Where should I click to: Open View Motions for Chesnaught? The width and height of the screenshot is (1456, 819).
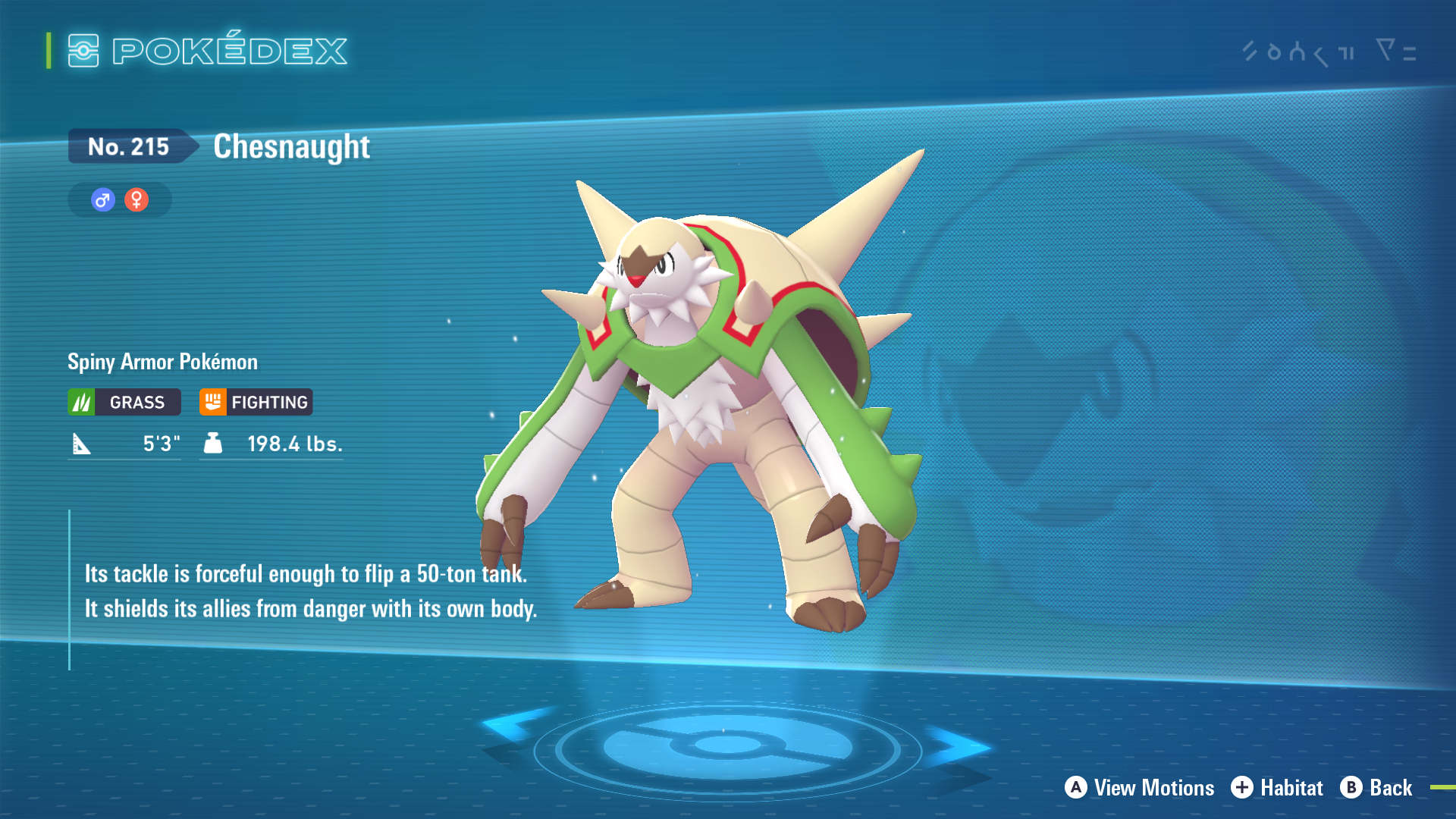[1140, 788]
